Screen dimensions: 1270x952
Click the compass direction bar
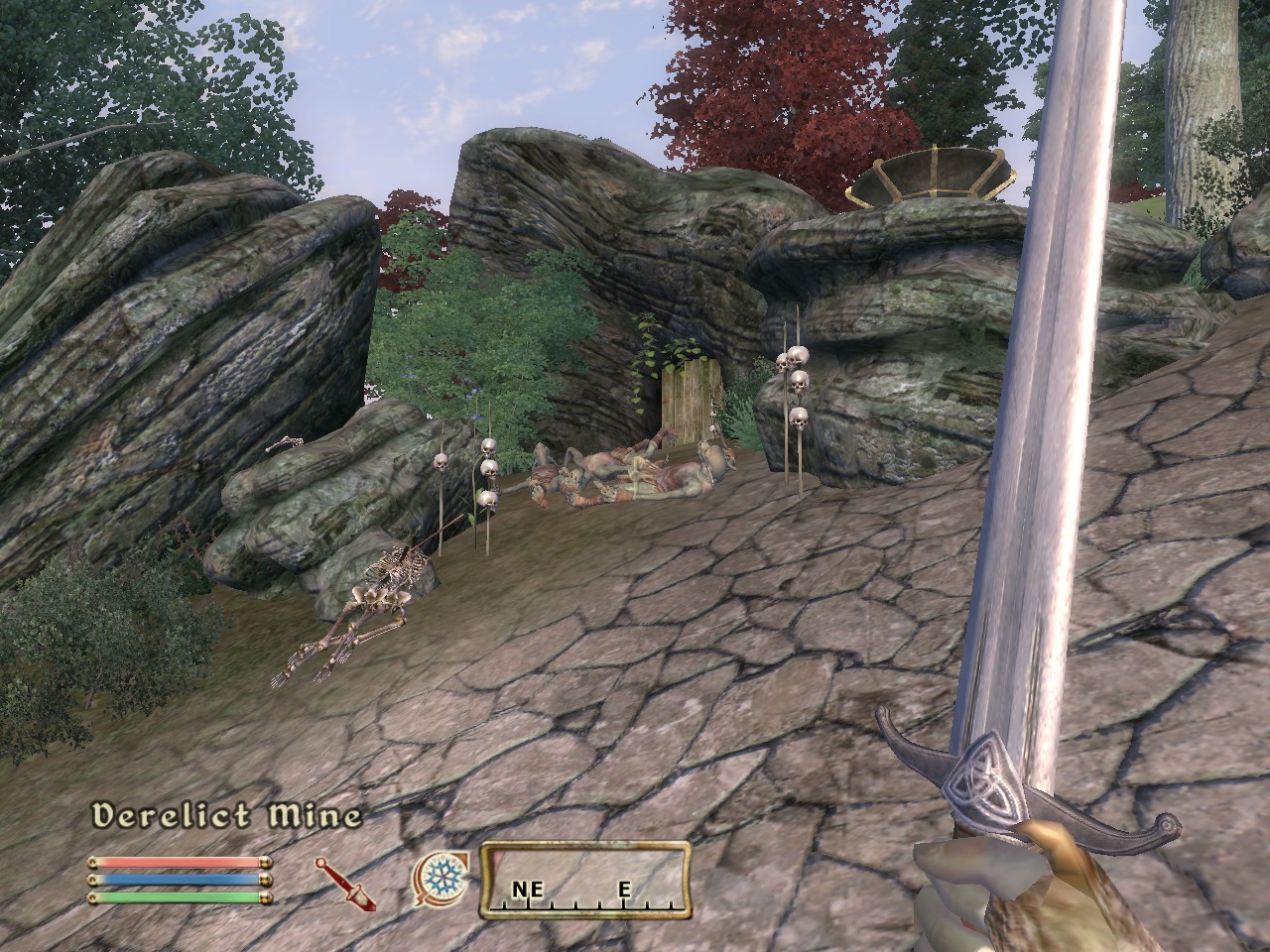click(x=585, y=879)
